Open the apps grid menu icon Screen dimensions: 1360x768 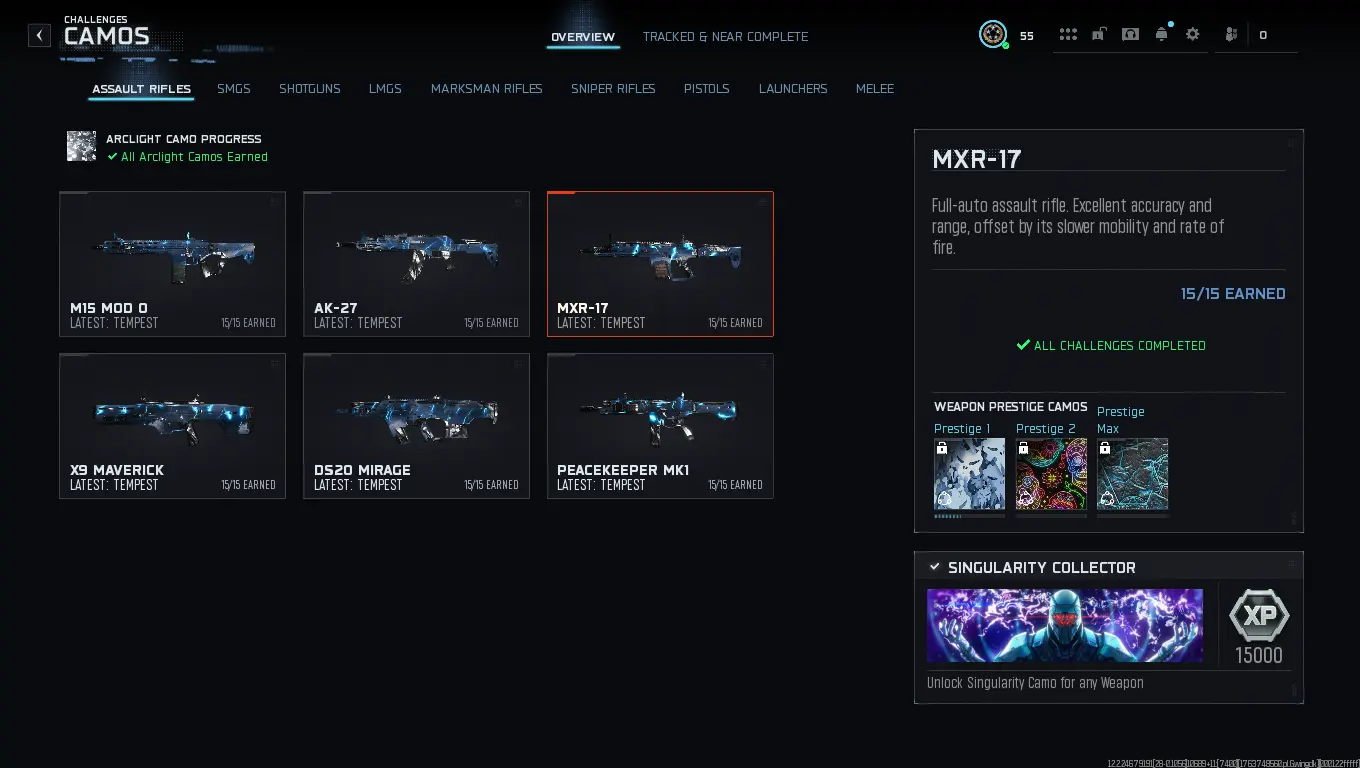point(1068,34)
